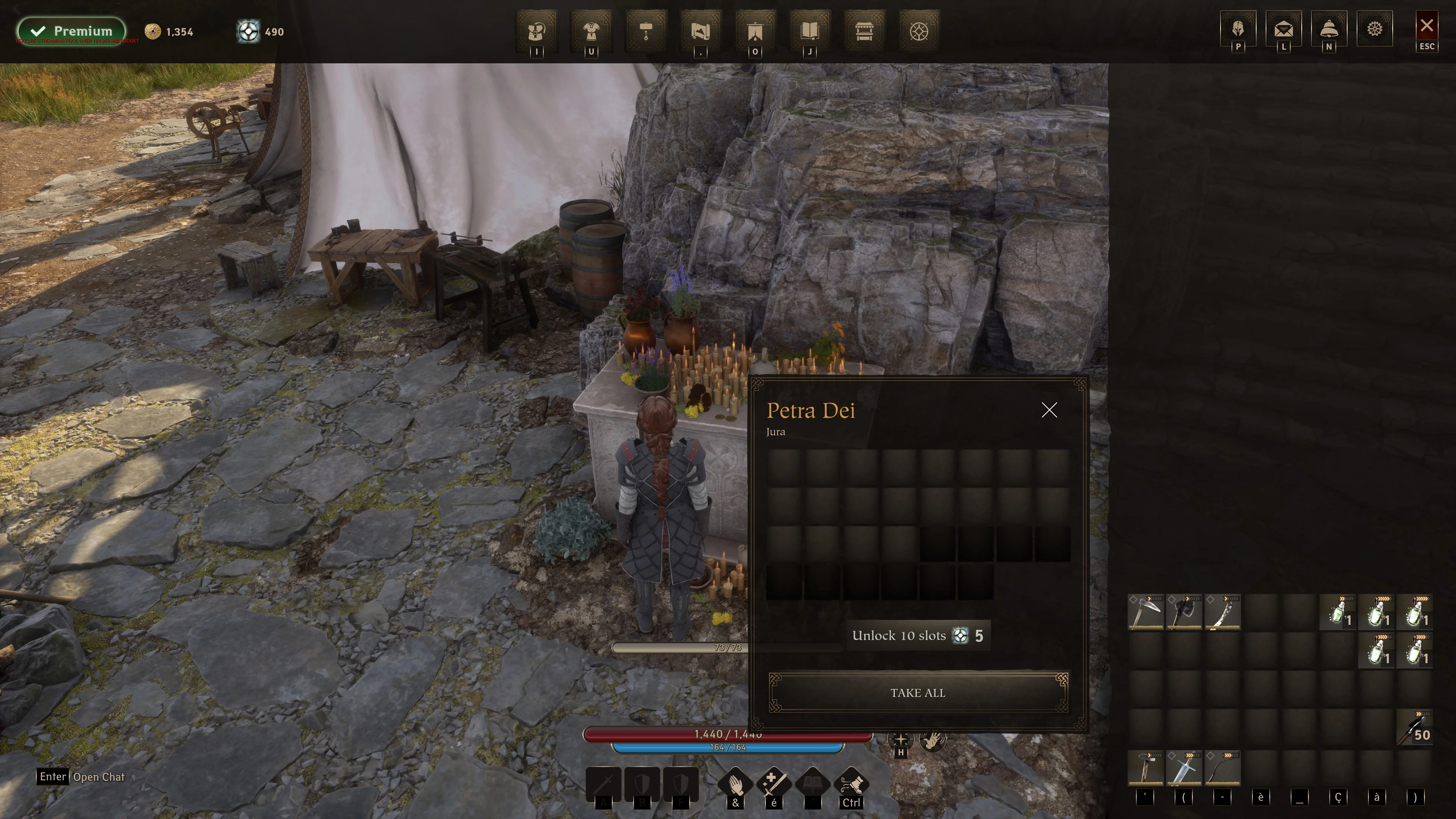Open the inventory bag menu

coord(536,31)
